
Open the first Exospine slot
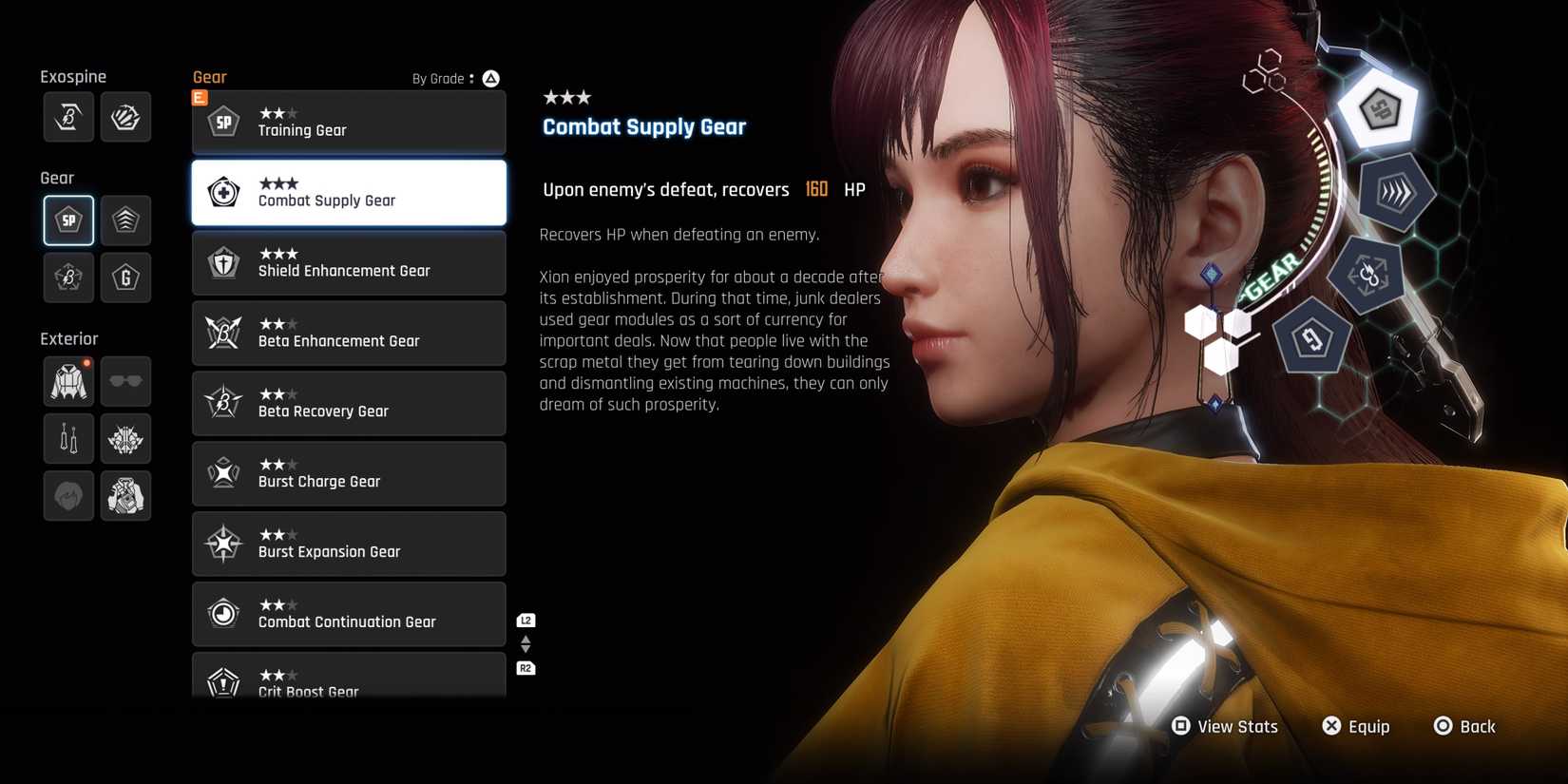[67, 116]
